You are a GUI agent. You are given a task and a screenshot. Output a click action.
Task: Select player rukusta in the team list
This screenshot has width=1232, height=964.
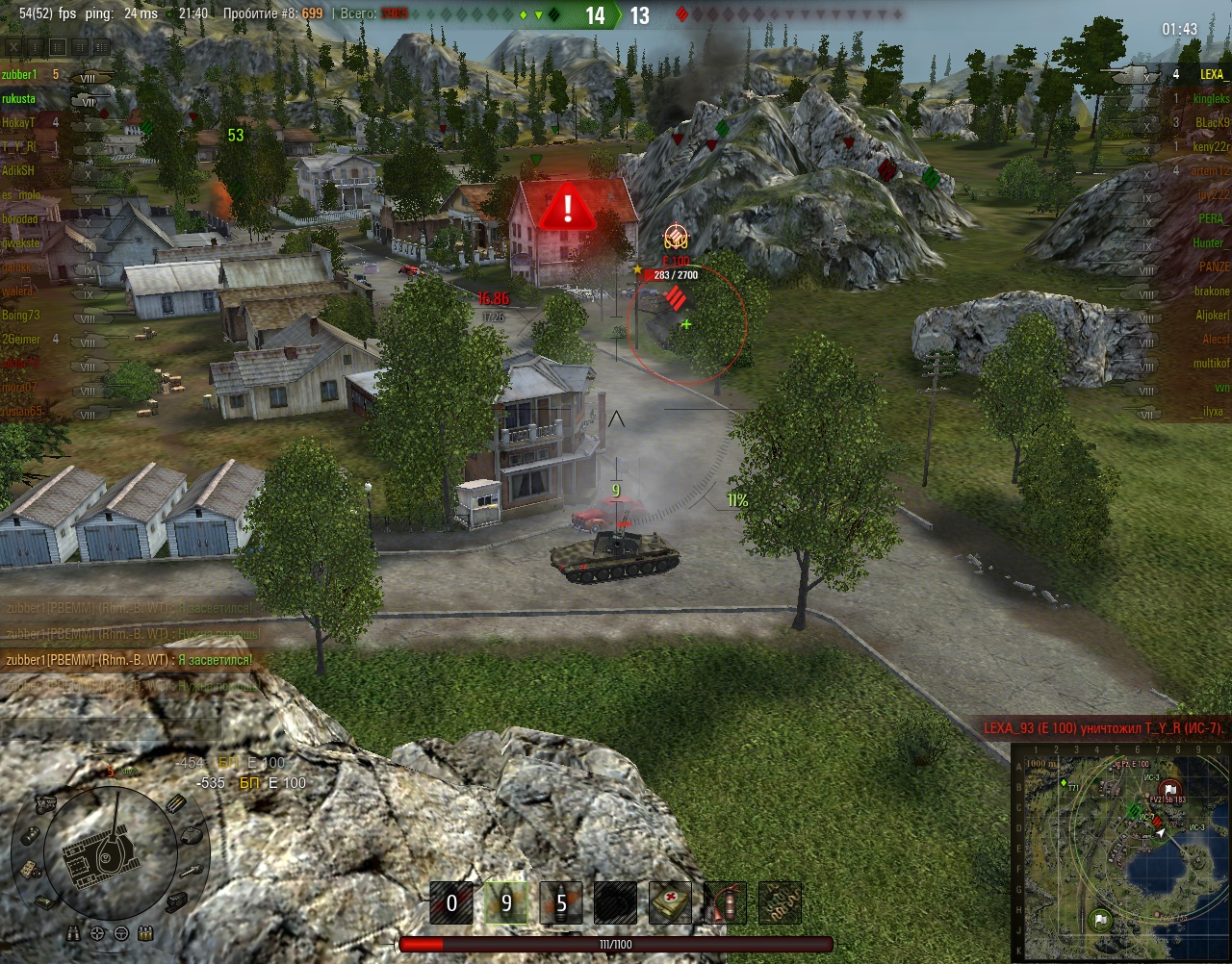[18, 98]
